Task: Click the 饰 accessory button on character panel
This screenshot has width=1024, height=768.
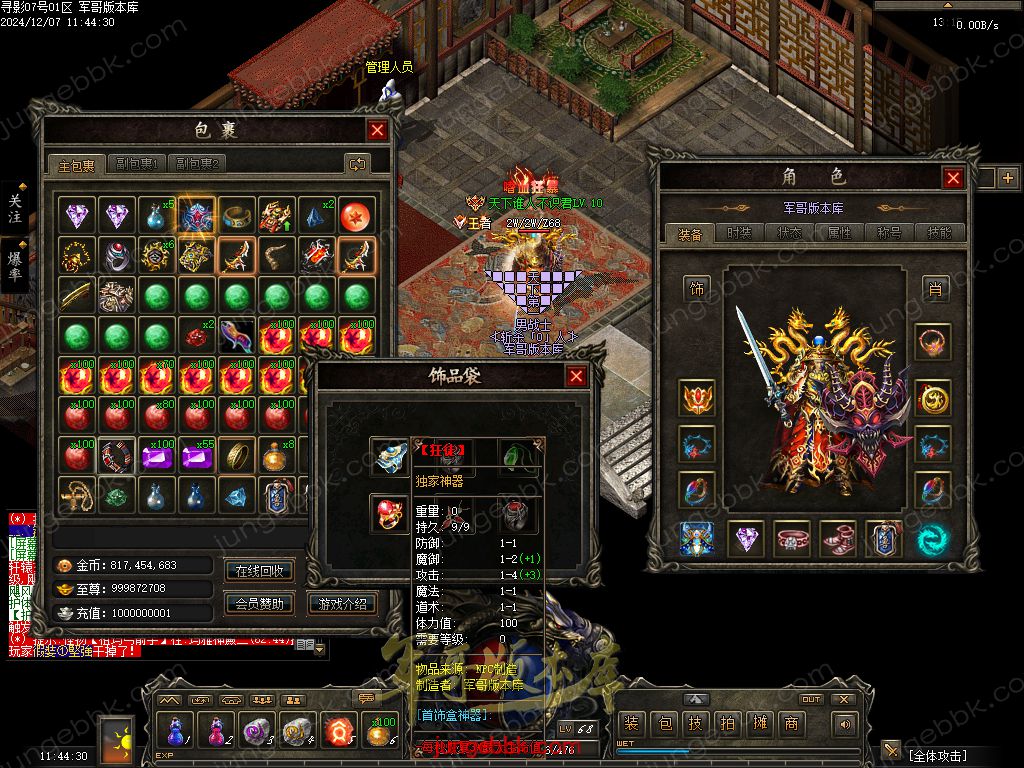Action: (697, 289)
